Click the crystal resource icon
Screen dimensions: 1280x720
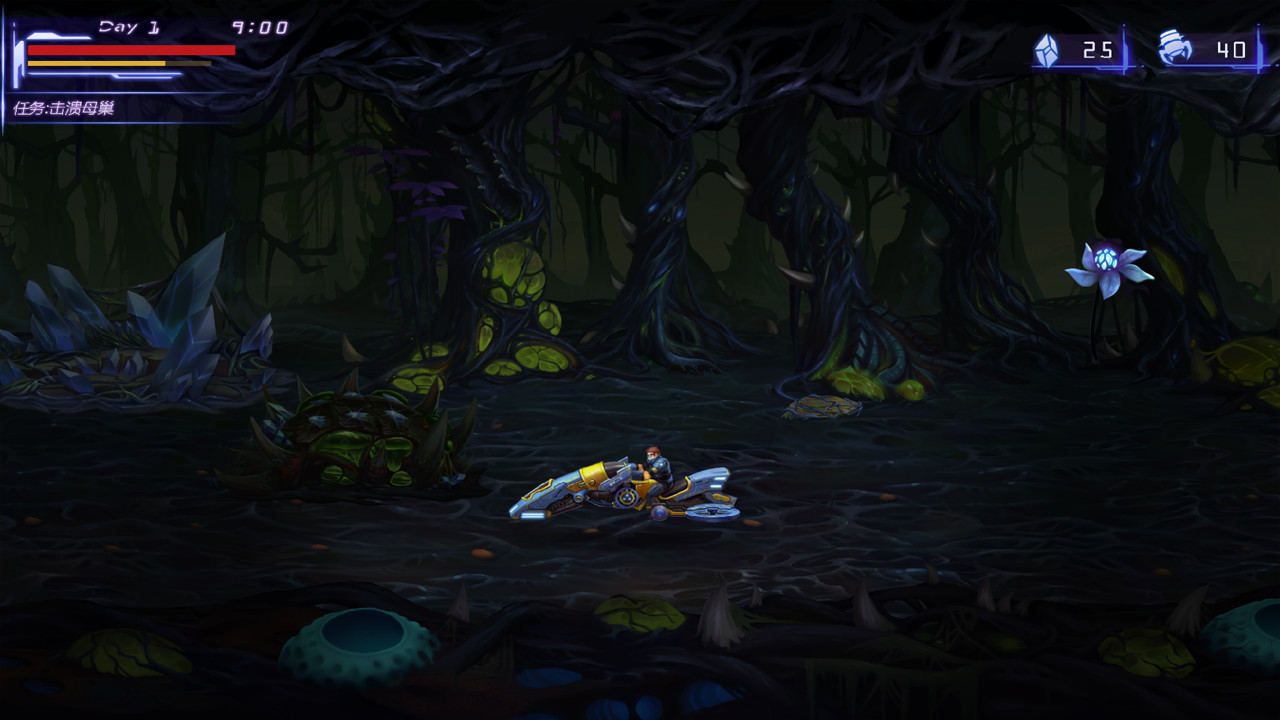(x=1048, y=47)
